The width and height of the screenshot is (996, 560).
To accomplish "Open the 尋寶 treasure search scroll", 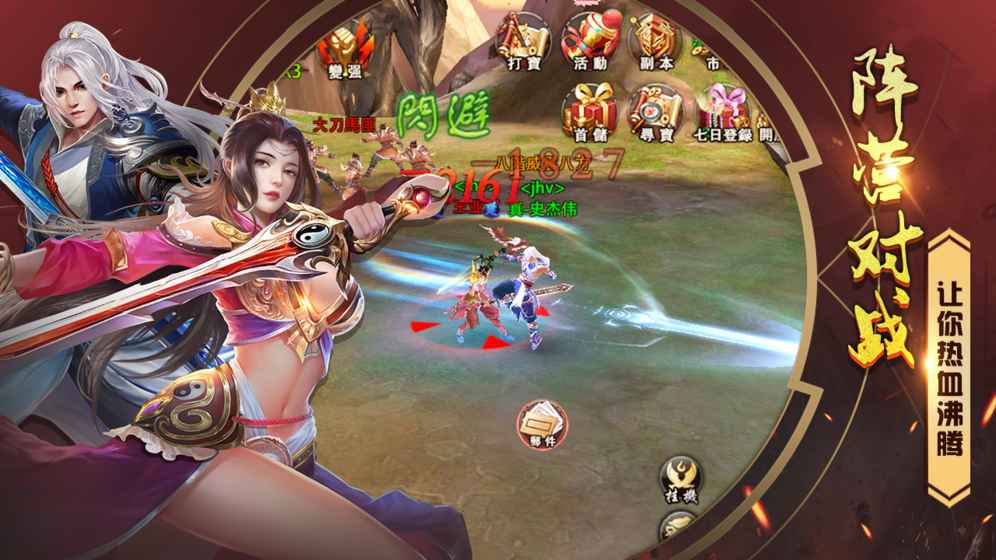I will coord(655,112).
